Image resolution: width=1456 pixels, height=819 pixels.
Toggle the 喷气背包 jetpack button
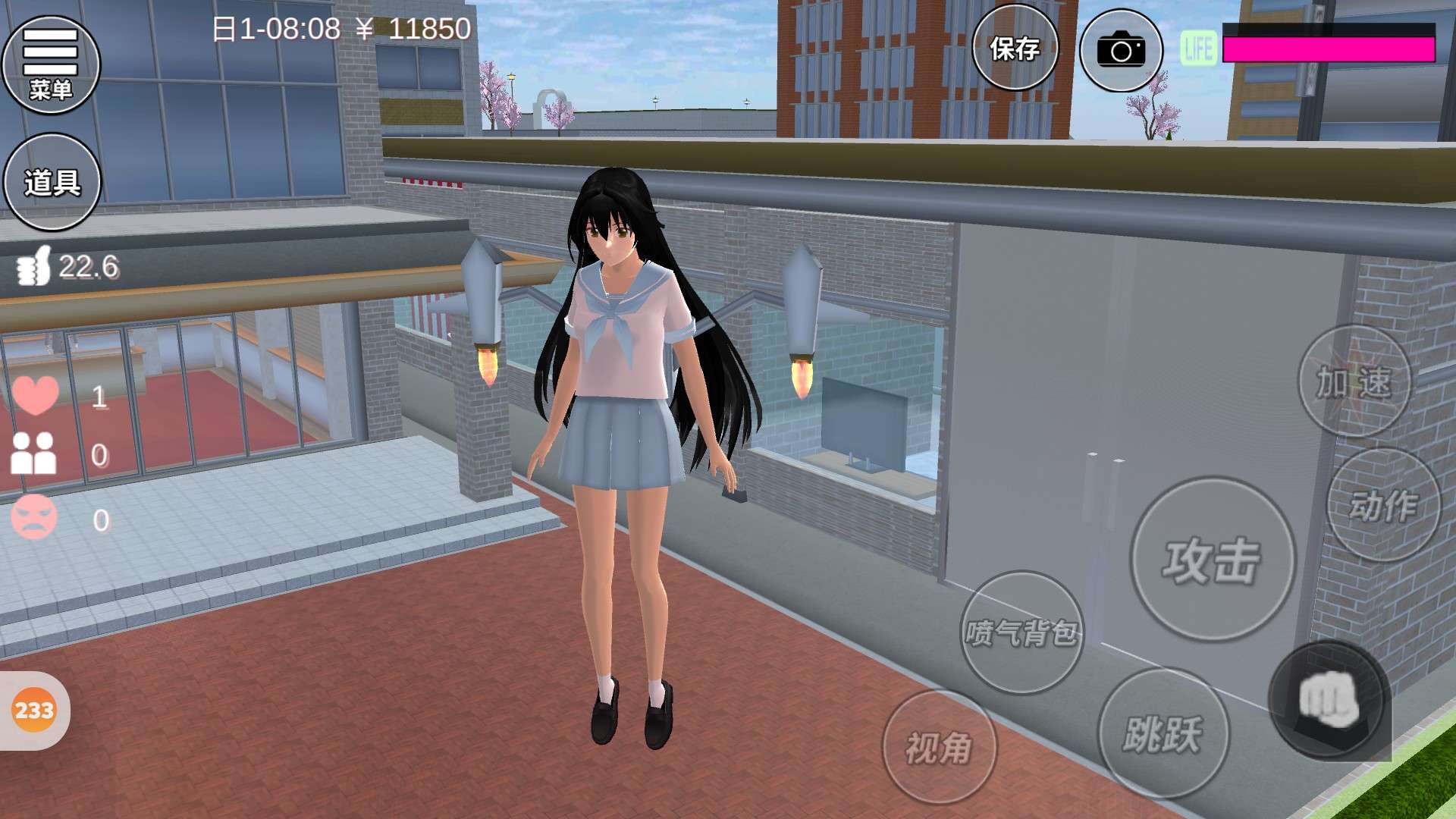coord(1021,632)
